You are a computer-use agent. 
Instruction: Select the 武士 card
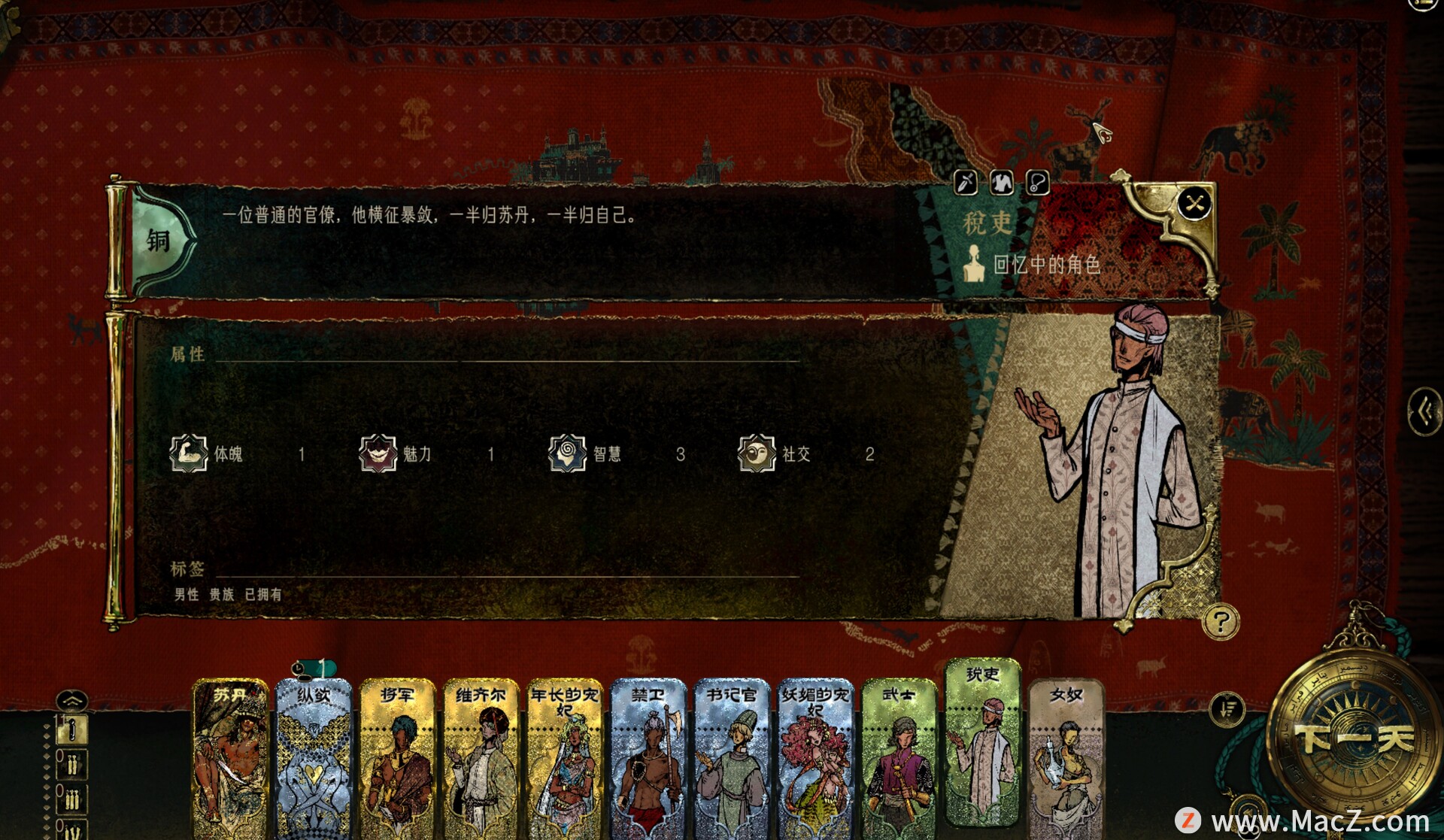click(899, 756)
